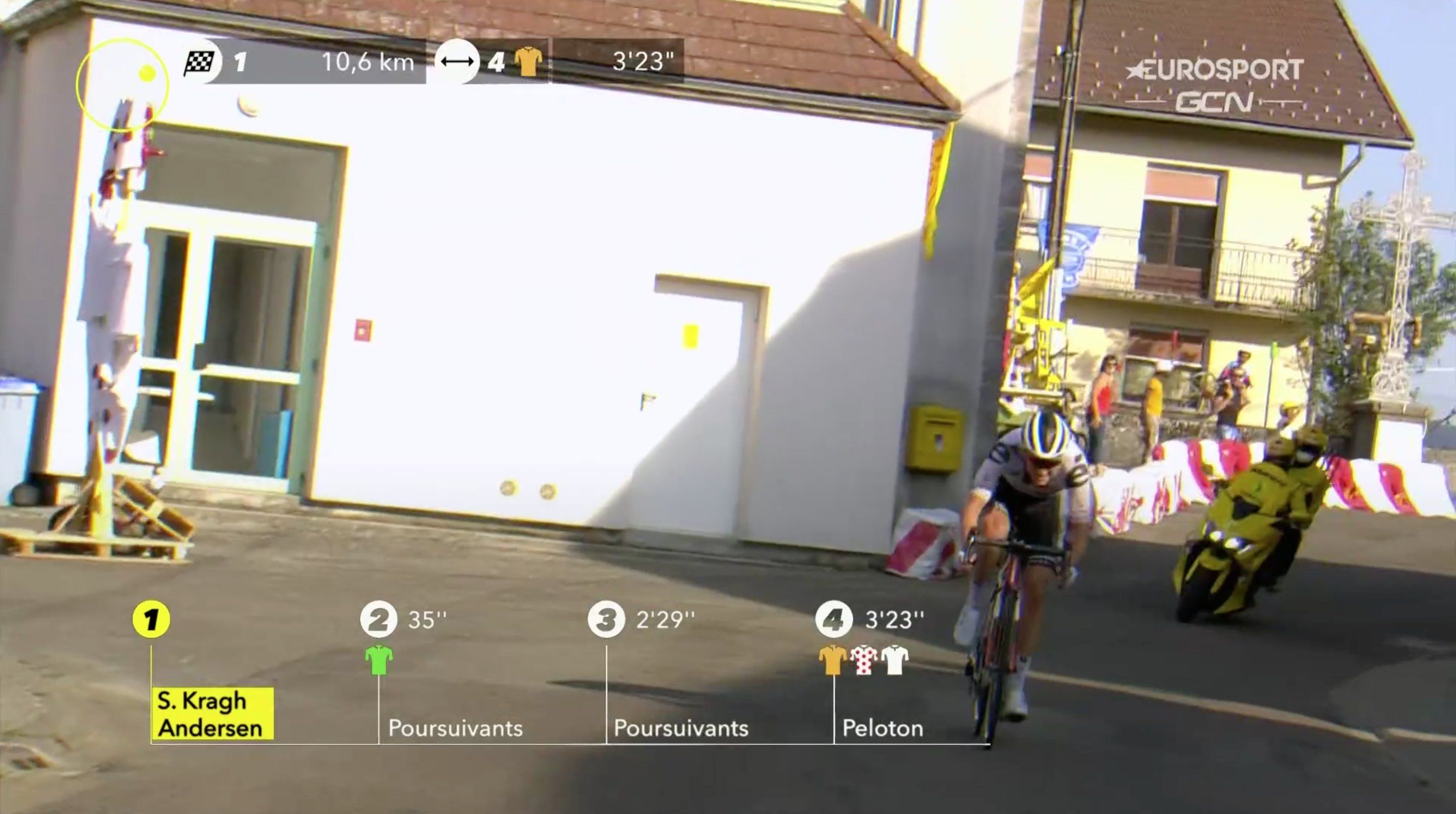Image resolution: width=1456 pixels, height=814 pixels.
Task: Select the Peloton group label
Action: pos(882,728)
